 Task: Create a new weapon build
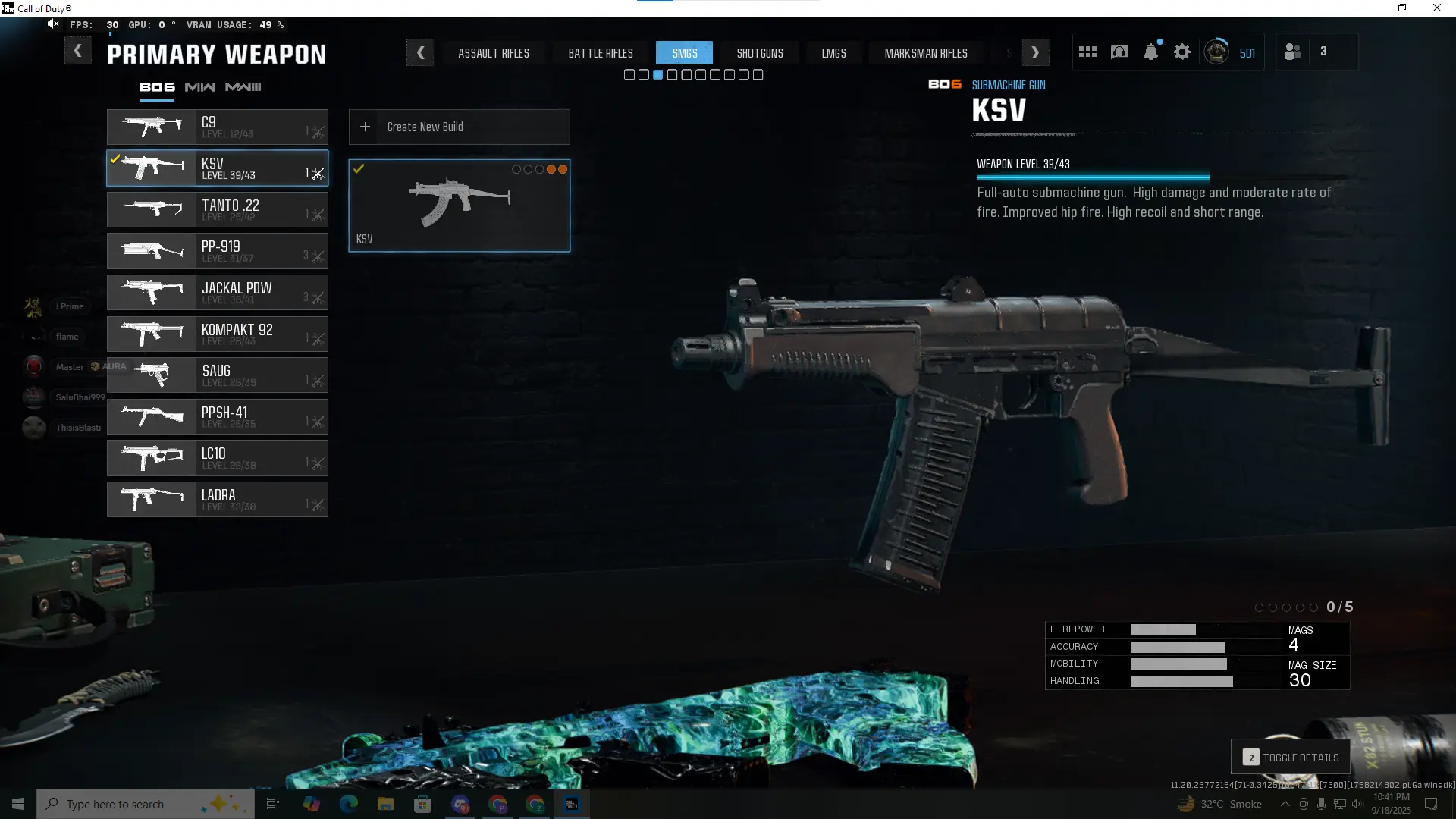(459, 127)
